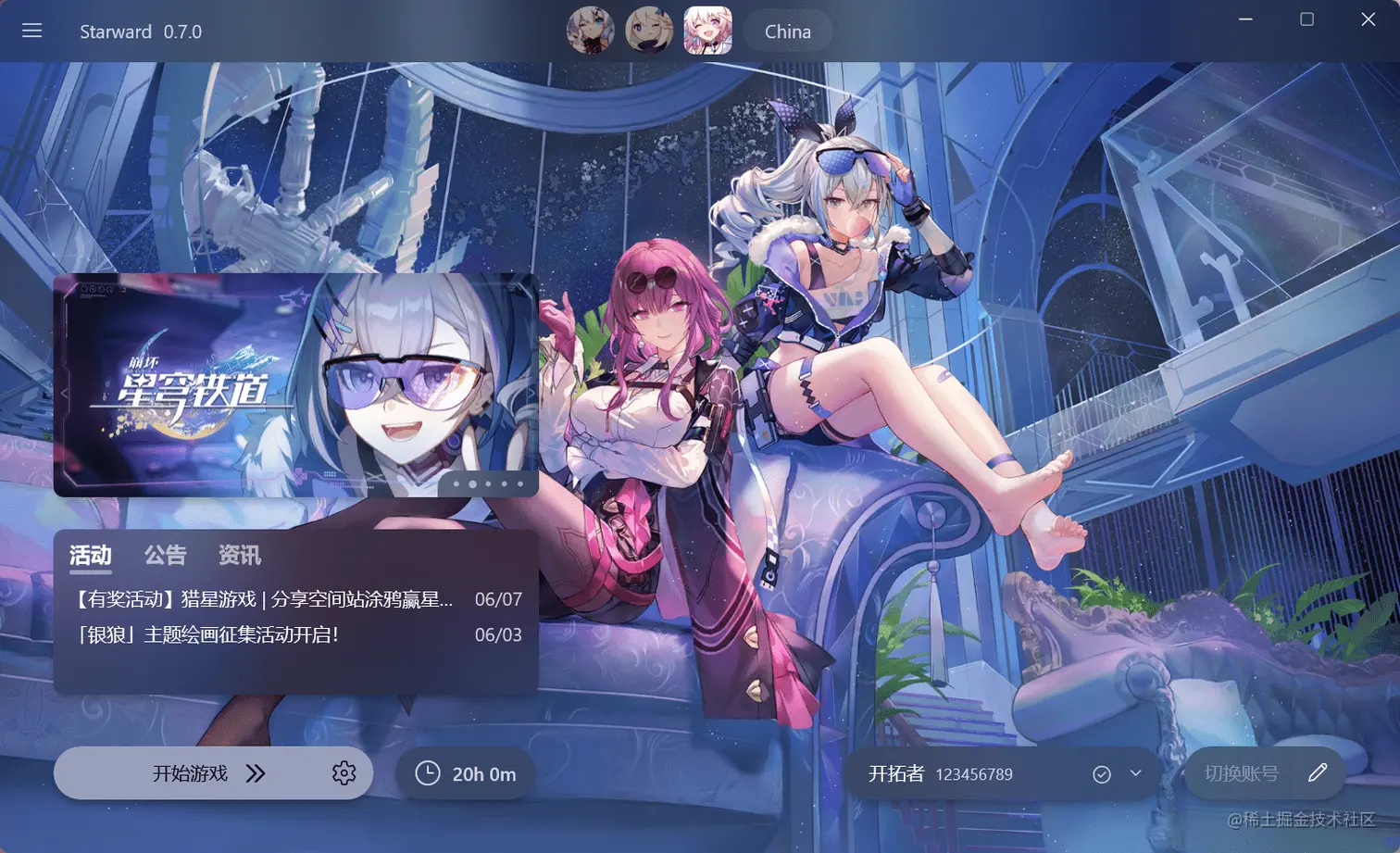Select the second game avatar icon
Screen dimensions: 1400x853
(648, 31)
